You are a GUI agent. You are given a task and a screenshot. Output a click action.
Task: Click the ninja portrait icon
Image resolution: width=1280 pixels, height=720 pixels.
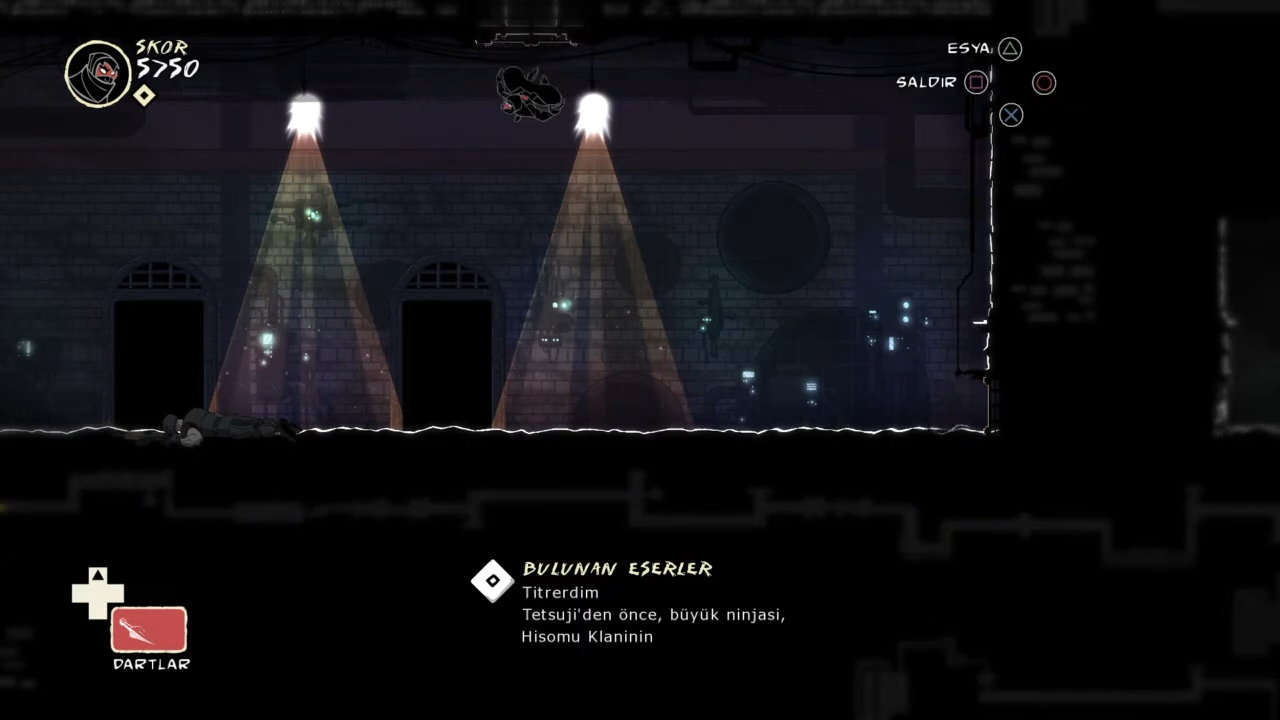click(98, 73)
